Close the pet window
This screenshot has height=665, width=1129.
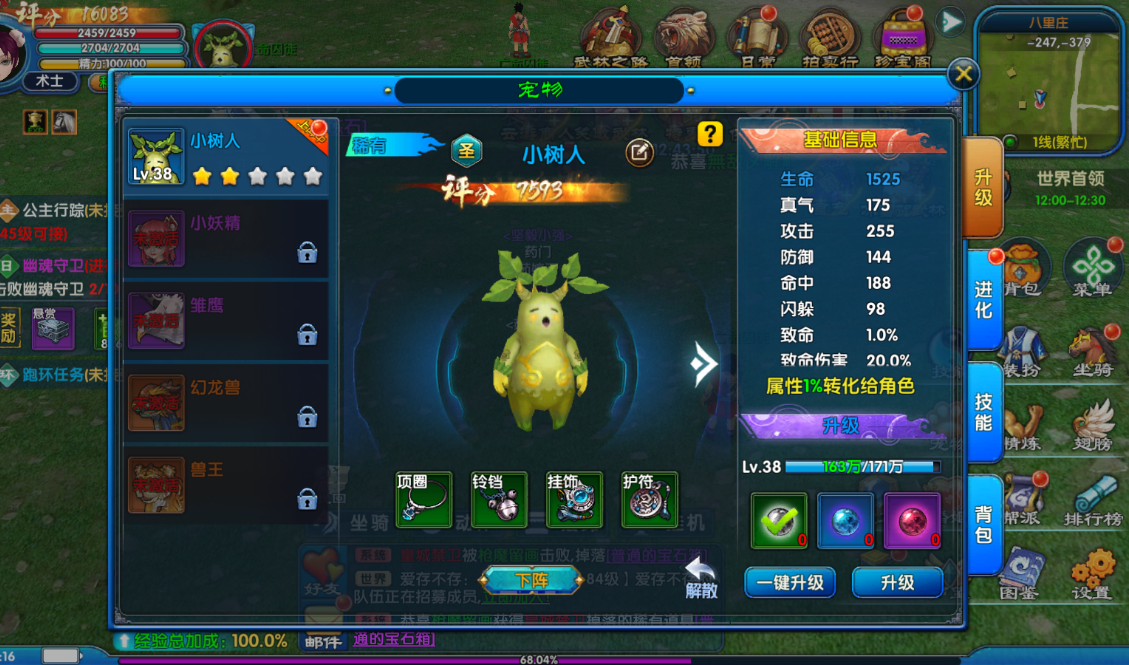click(962, 74)
